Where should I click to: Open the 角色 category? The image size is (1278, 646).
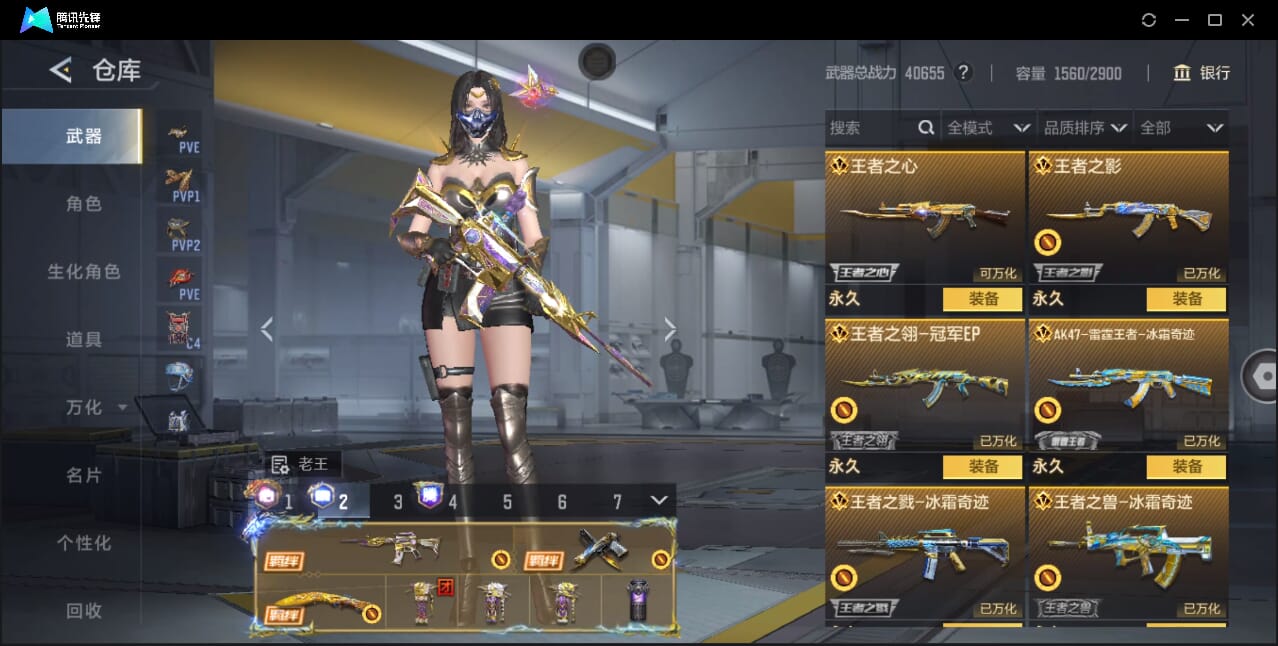(84, 204)
